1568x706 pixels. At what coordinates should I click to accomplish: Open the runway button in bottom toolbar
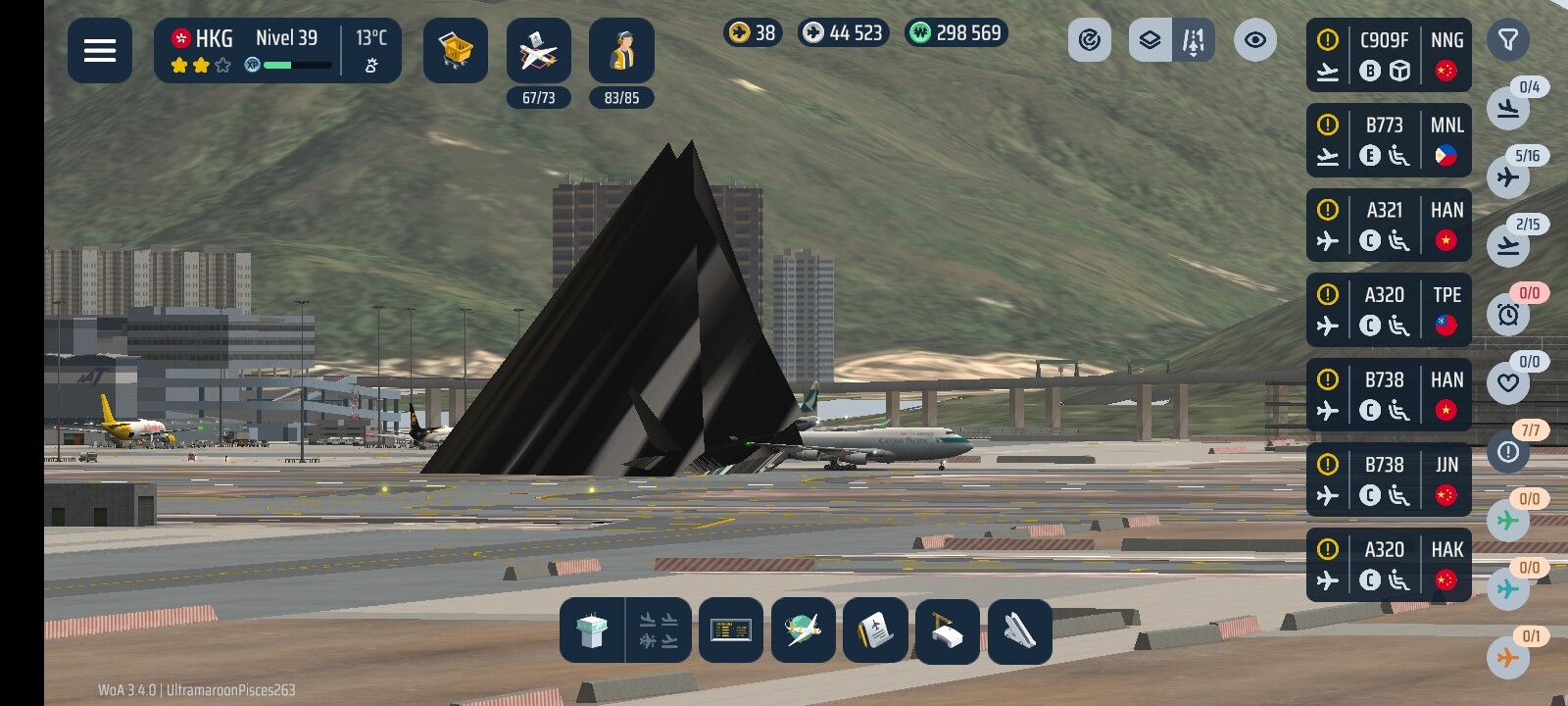click(1019, 630)
